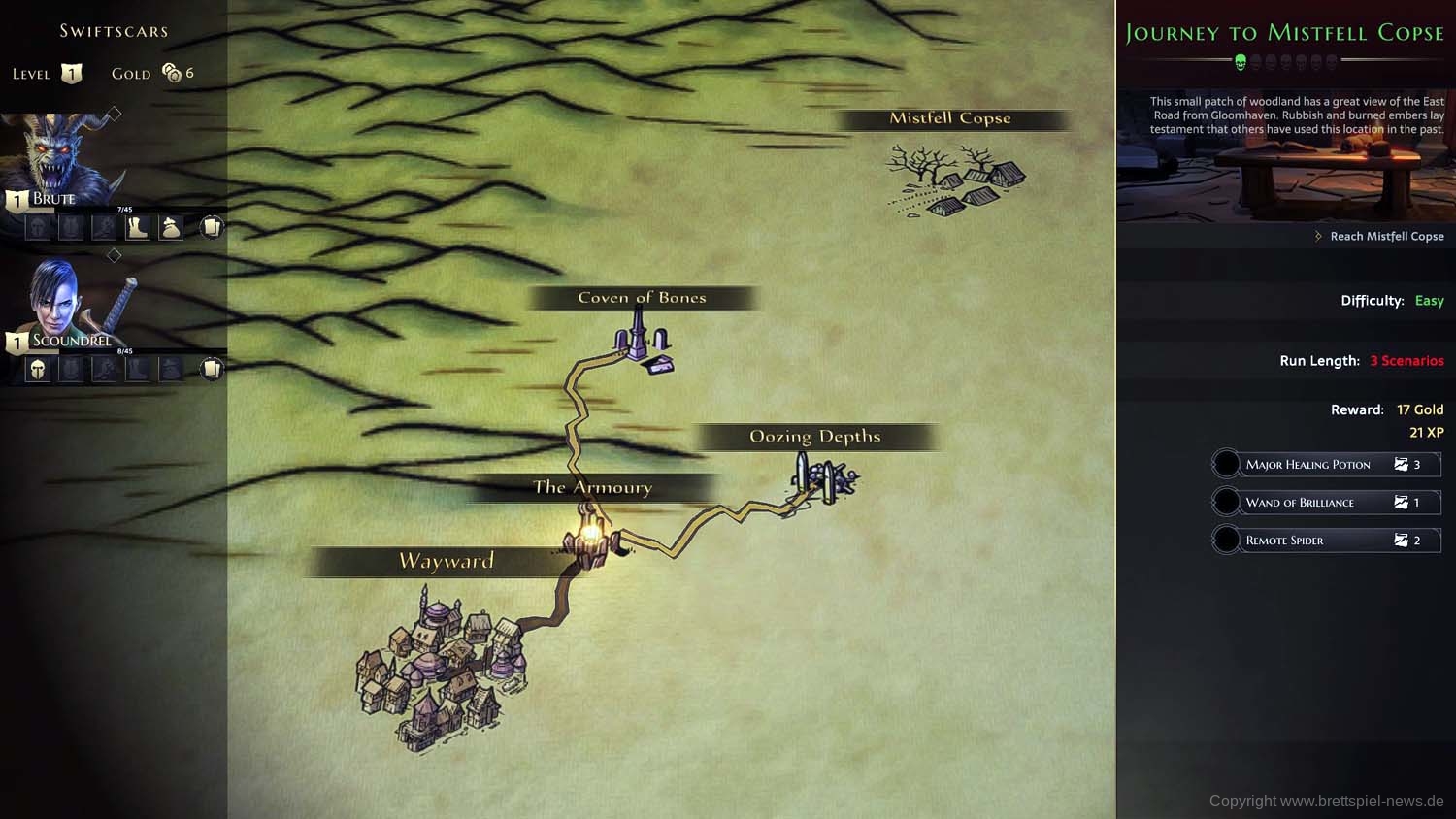Open the Scoundrel's ability cards deck
Image resolution: width=1456 pixels, height=819 pixels.
(212, 369)
